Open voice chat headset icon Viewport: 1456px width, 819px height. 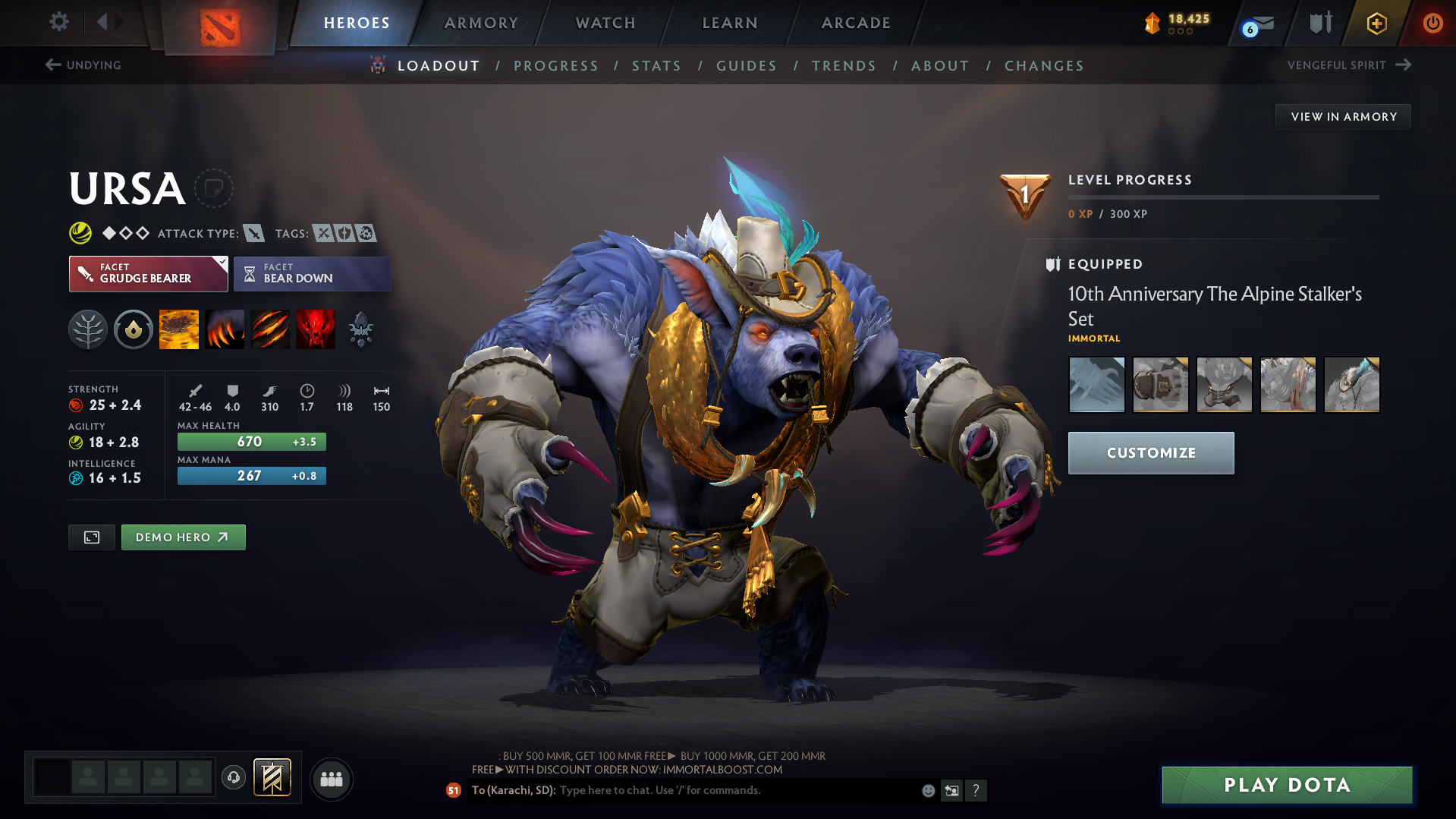(233, 779)
